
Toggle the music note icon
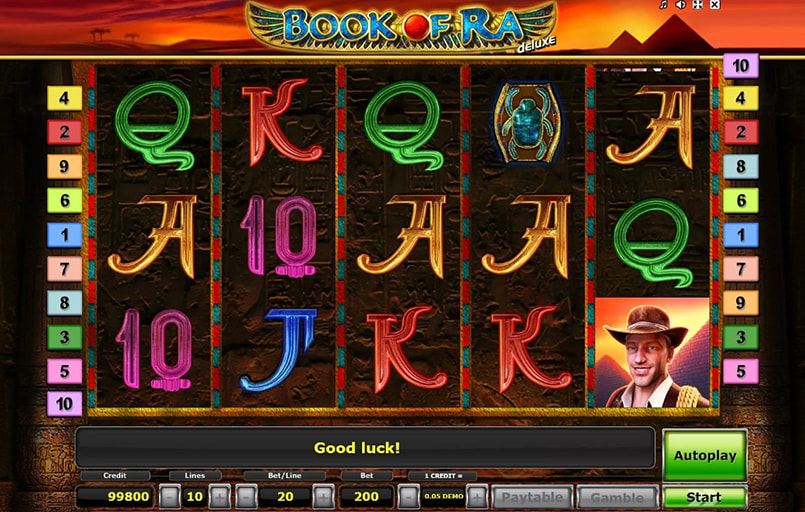(663, 5)
